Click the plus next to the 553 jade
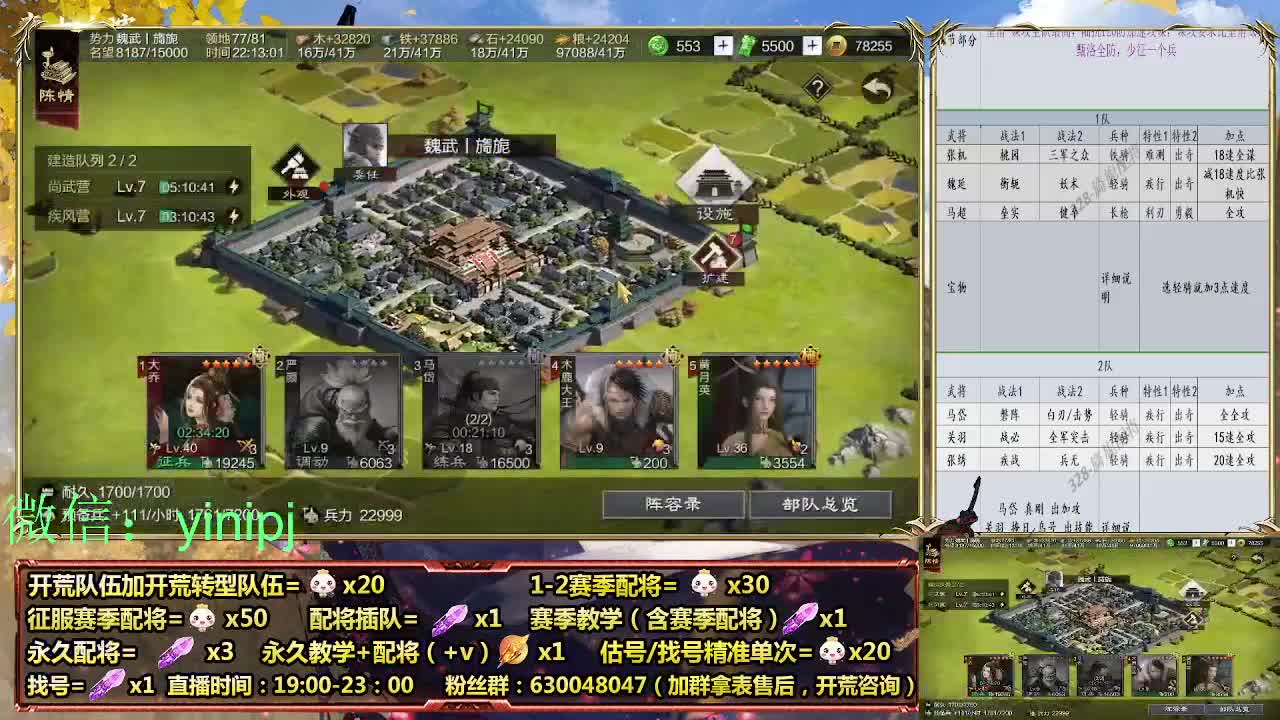 click(722, 44)
